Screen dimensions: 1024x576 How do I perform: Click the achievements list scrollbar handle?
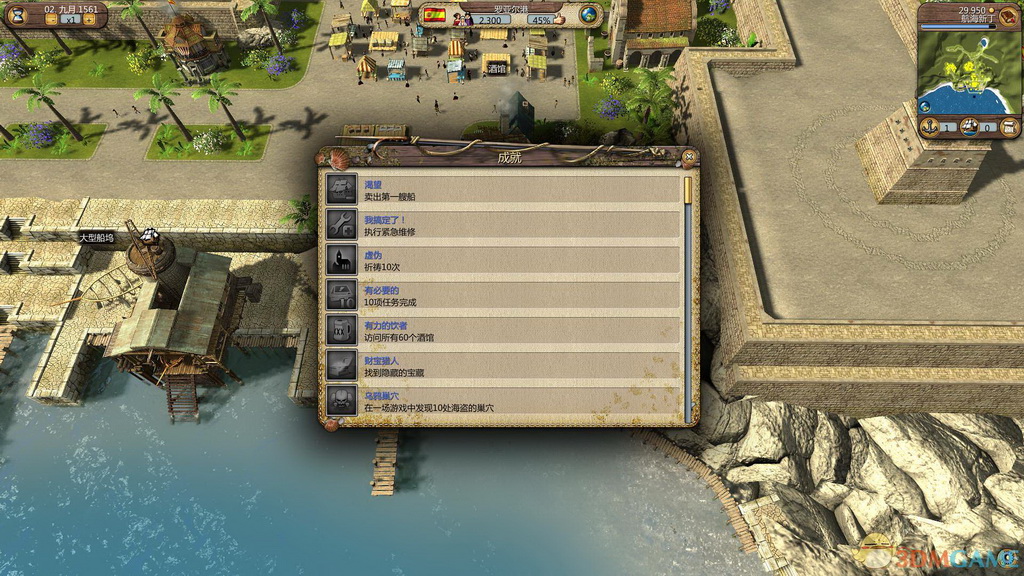pyautogui.click(x=688, y=190)
